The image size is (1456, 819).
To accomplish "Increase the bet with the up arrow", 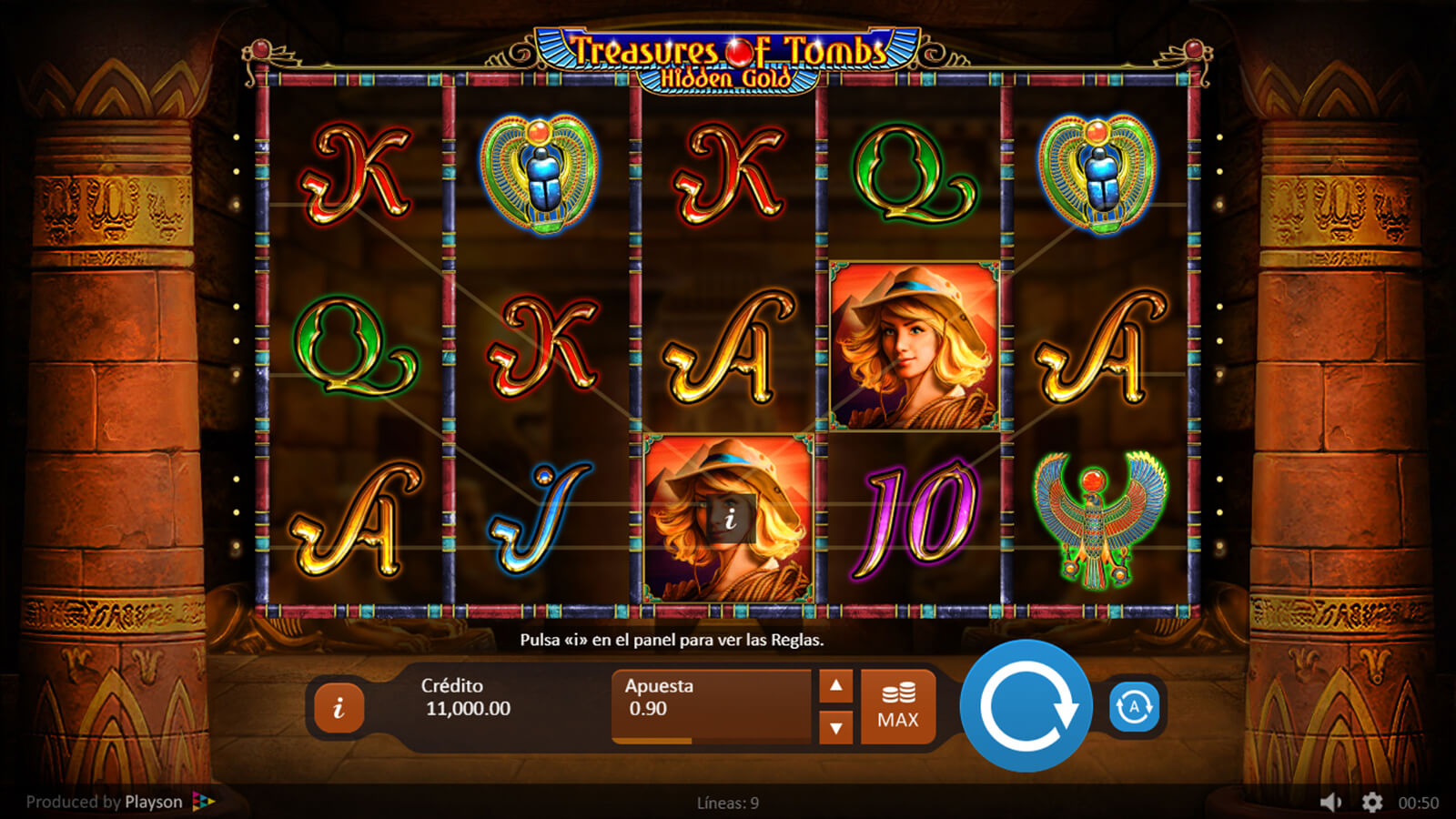I will [835, 686].
